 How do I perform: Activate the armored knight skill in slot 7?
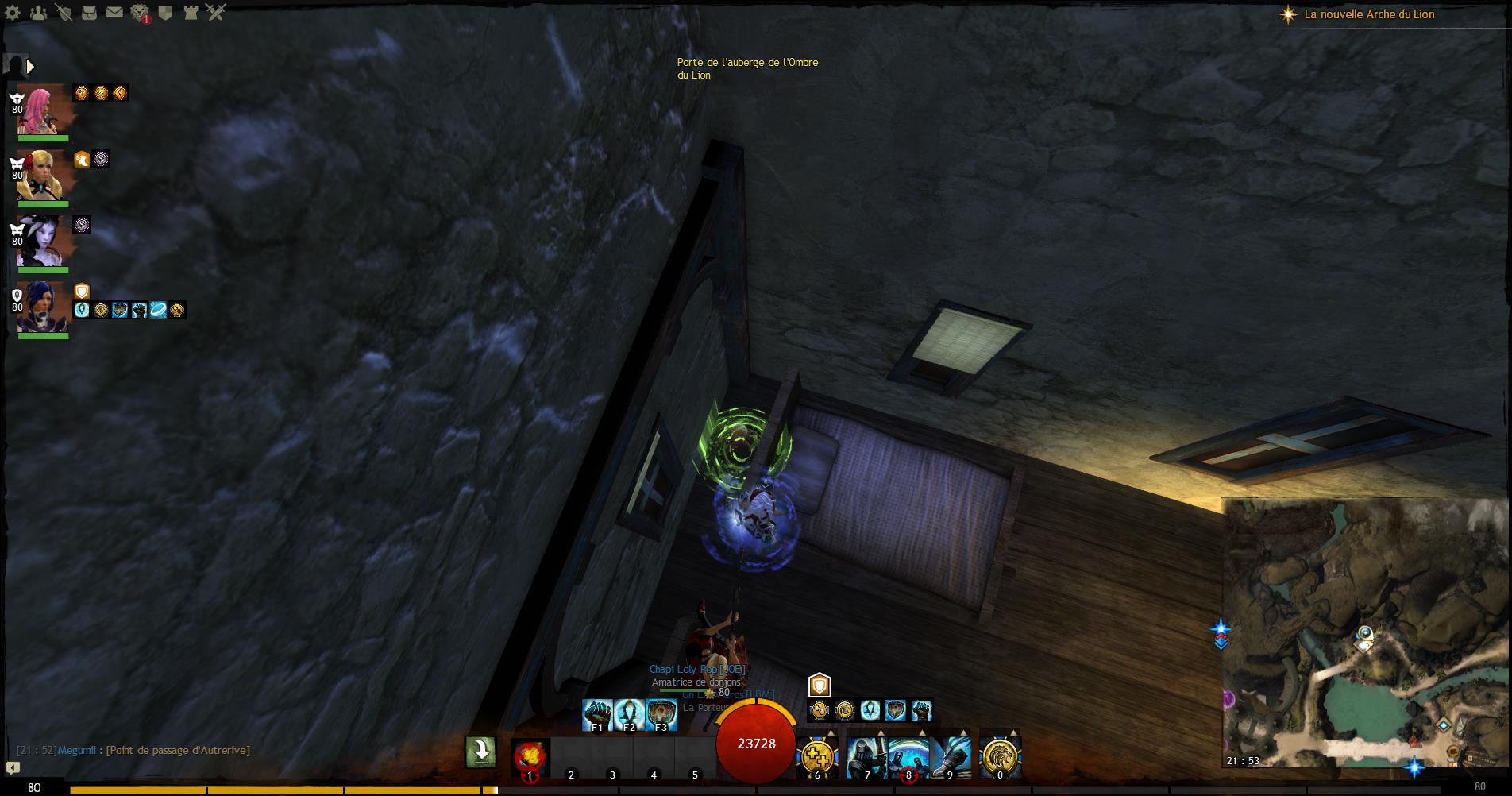point(866,756)
